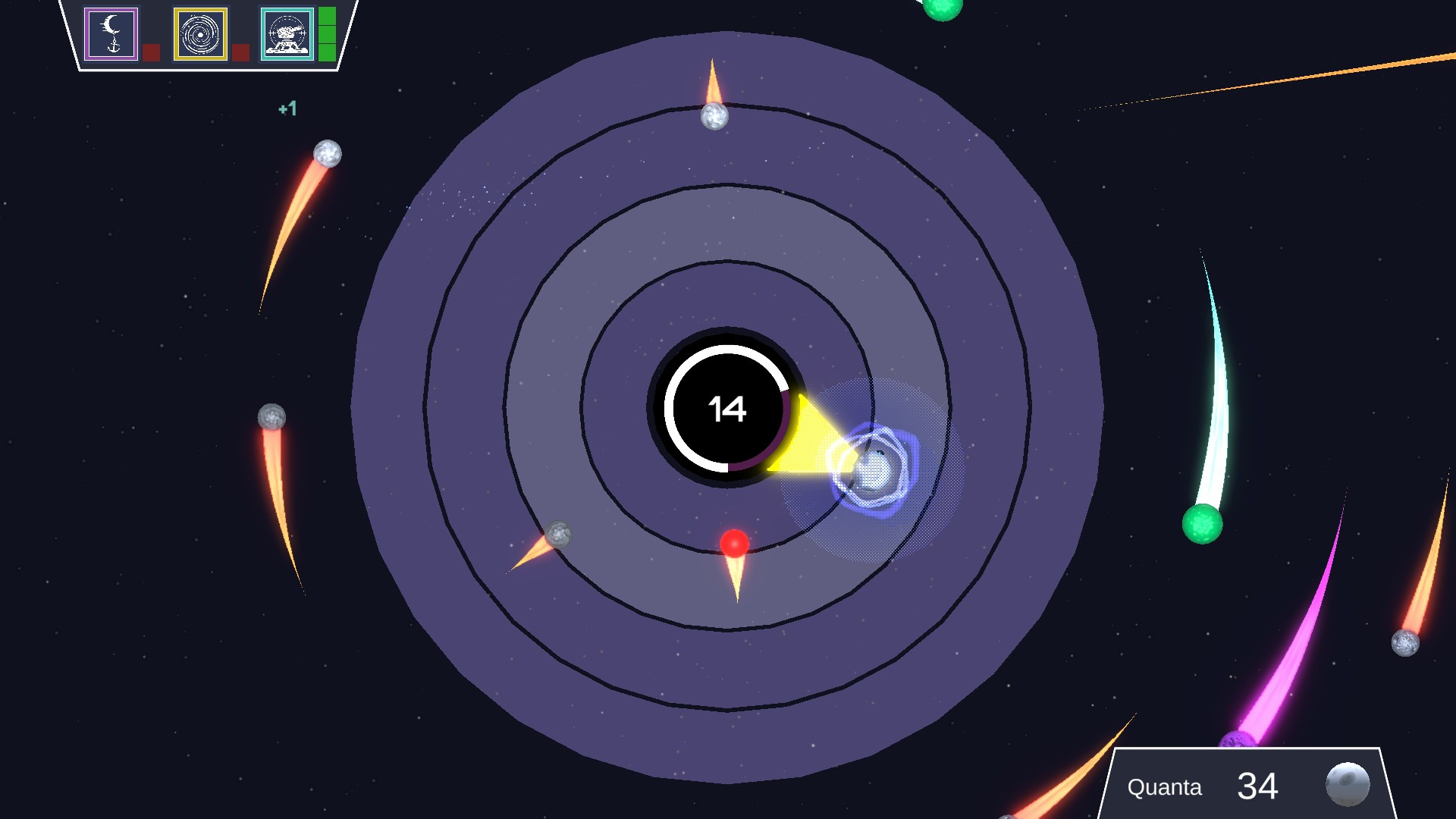Activate the yellow spiral vortex ability
Viewport: 1456px width, 819px height.
[200, 33]
